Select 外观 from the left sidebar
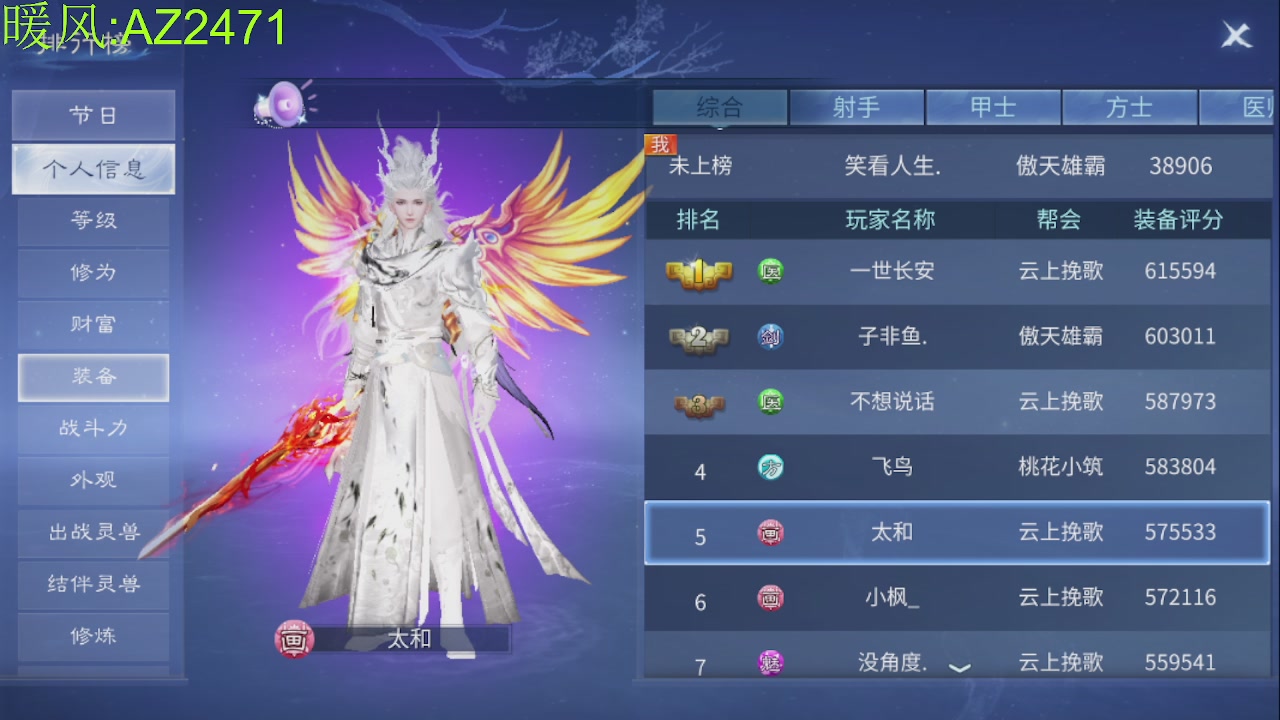This screenshot has width=1280, height=720. tap(93, 481)
